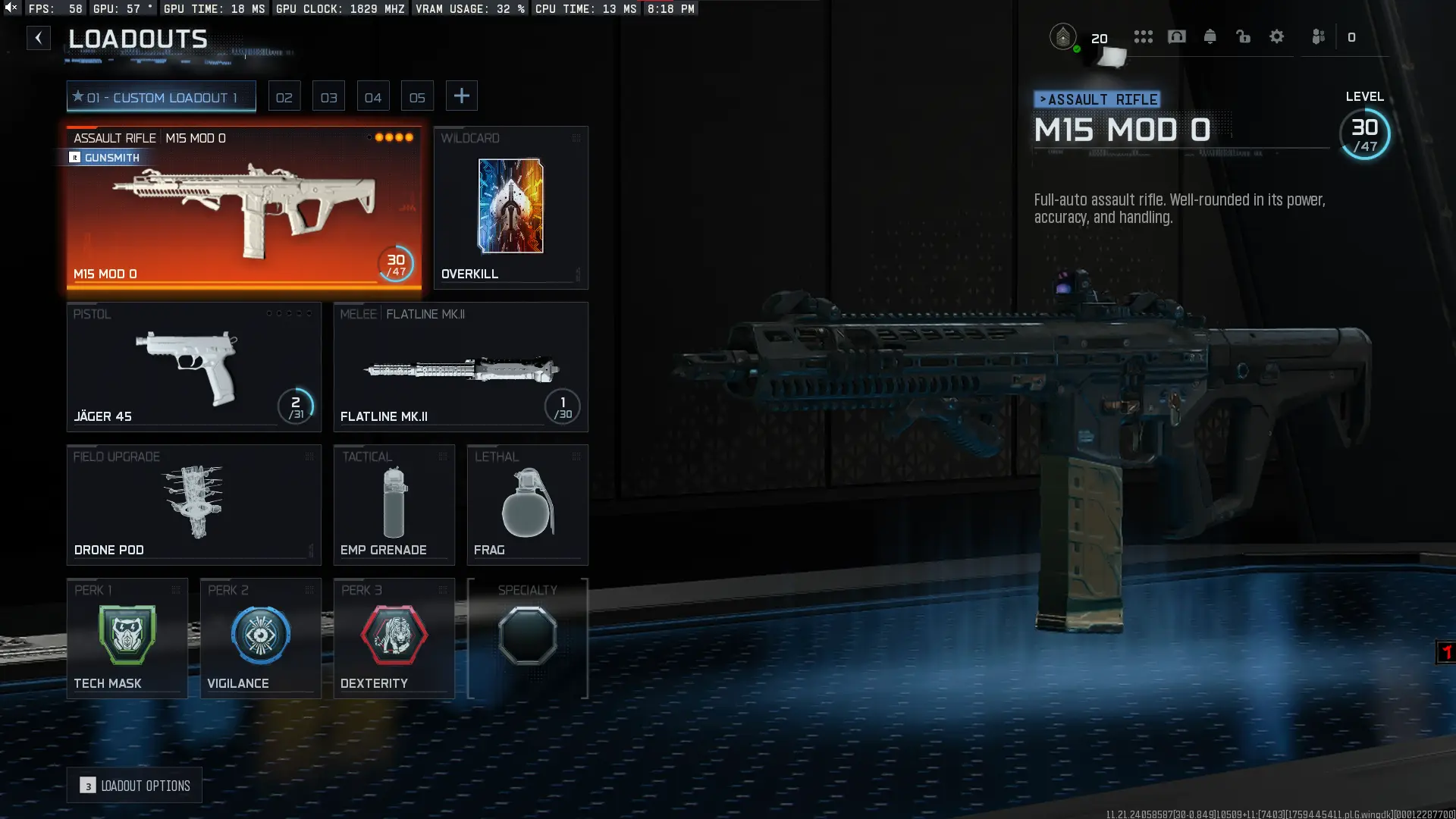Image resolution: width=1456 pixels, height=819 pixels.
Task: Open Gunsmith for the M15 Mod 0
Action: (x=105, y=158)
